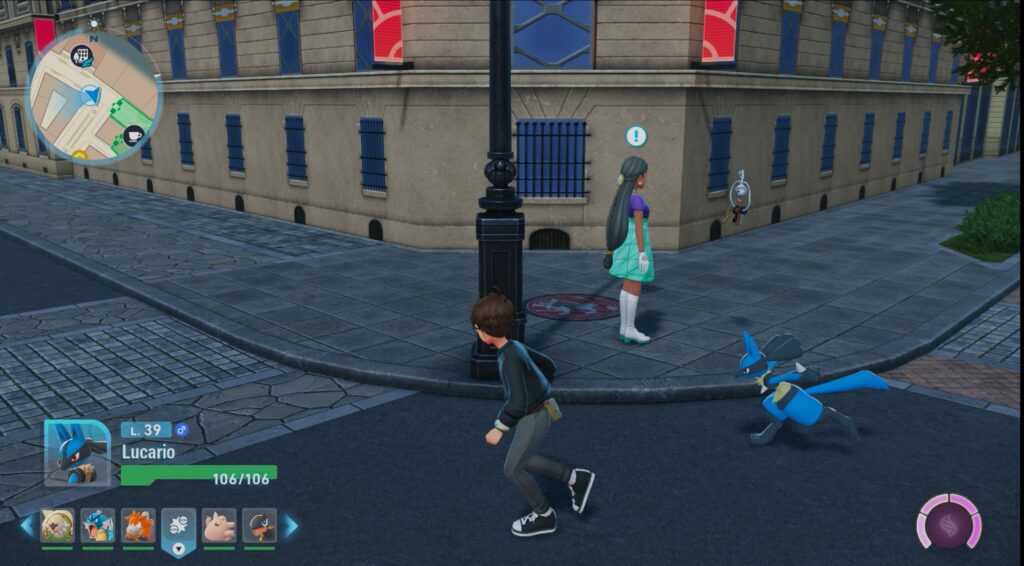Activate the purple Mega Evolution gauge
Image resolution: width=1024 pixels, height=566 pixels.
coord(949,522)
